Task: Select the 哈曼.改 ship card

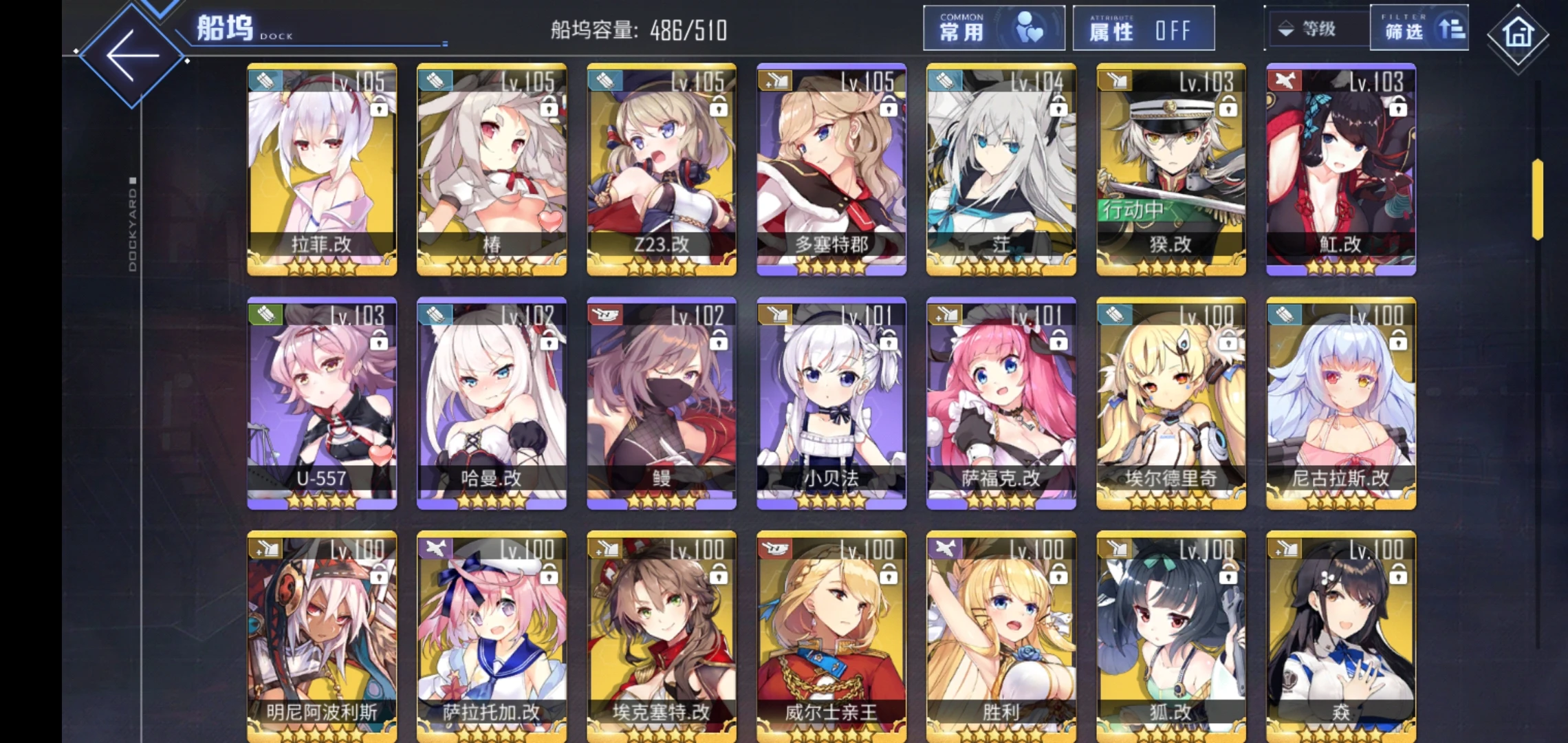Action: (x=492, y=403)
